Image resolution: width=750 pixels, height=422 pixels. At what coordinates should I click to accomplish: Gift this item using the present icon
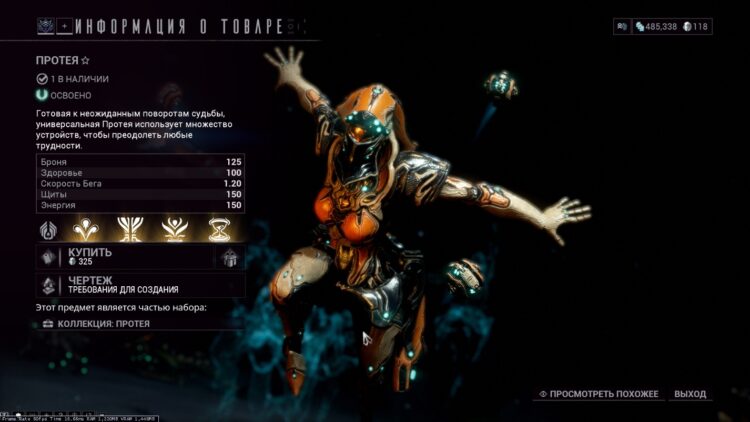[x=229, y=257]
